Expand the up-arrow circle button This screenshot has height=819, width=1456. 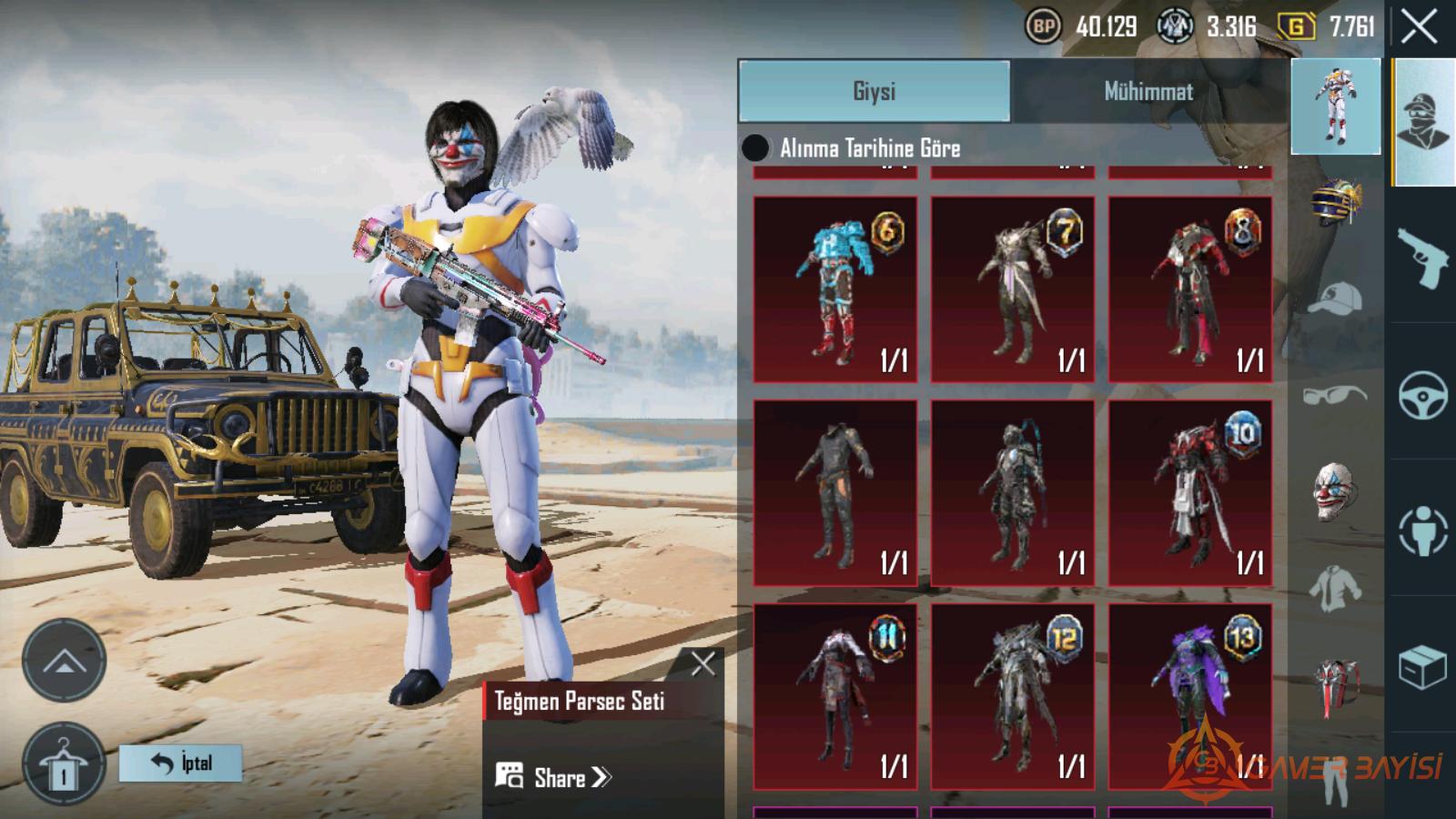pyautogui.click(x=64, y=661)
